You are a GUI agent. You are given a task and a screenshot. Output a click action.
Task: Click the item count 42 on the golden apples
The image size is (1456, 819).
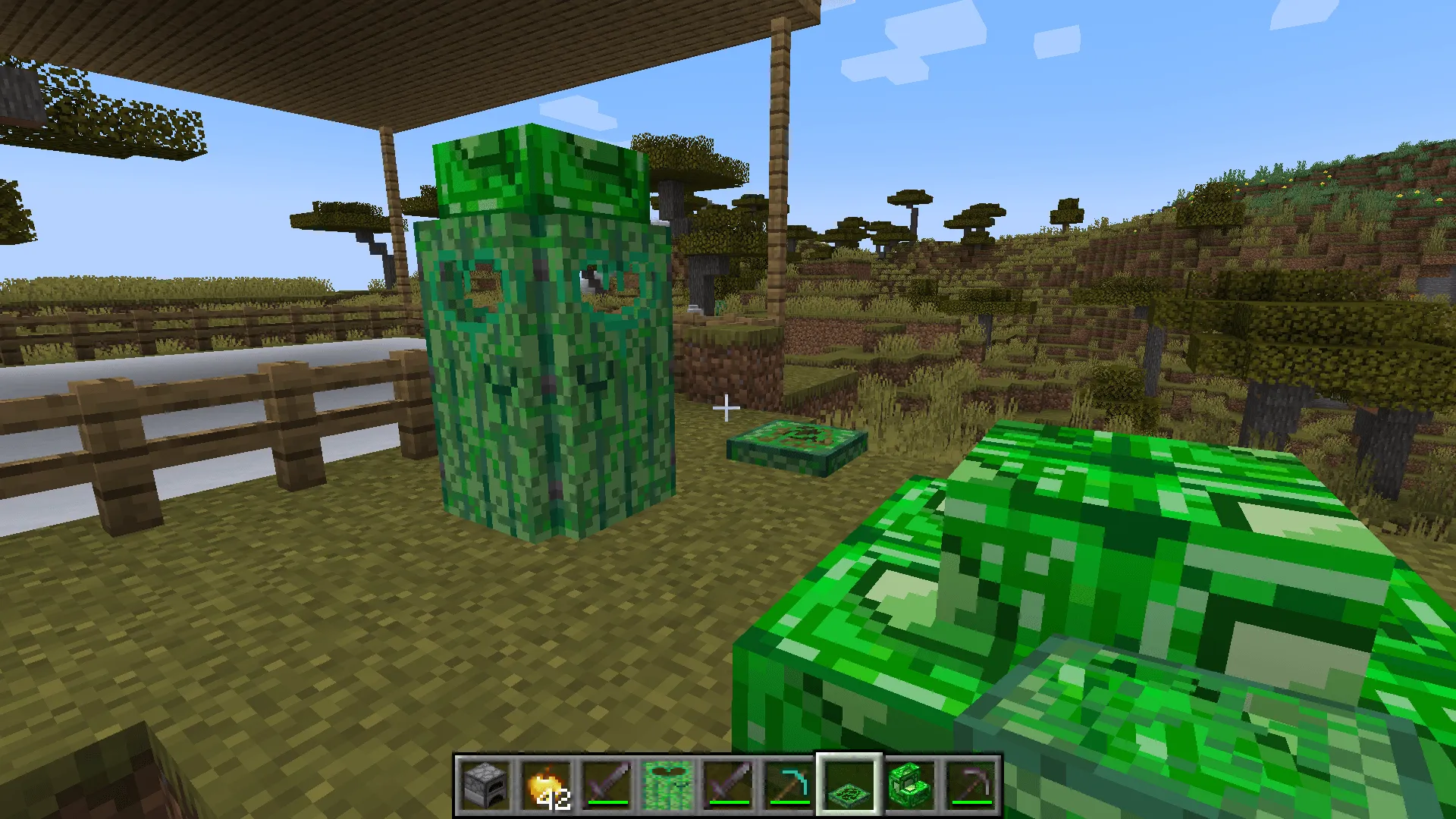(x=554, y=798)
